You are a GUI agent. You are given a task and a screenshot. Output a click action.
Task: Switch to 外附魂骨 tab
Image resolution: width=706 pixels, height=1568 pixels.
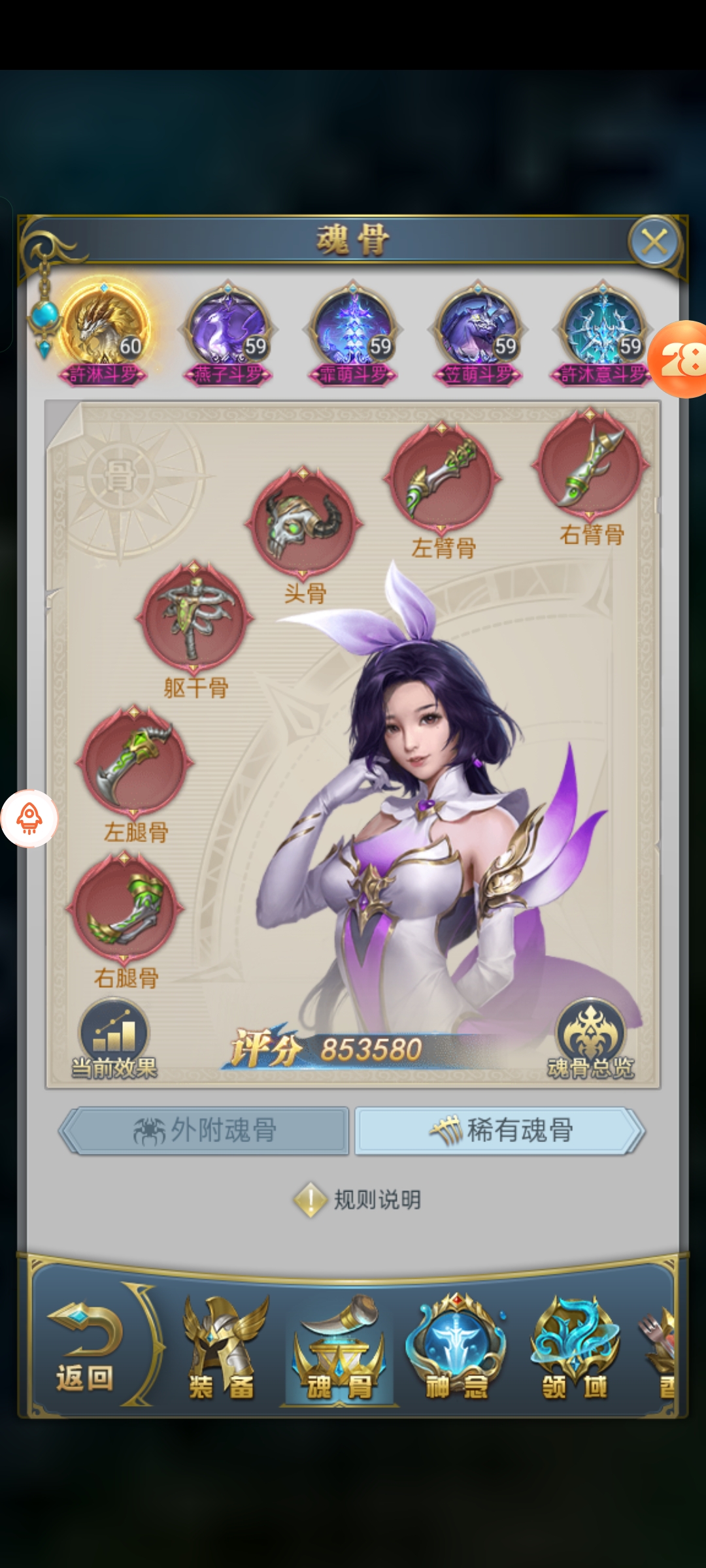205,1130
